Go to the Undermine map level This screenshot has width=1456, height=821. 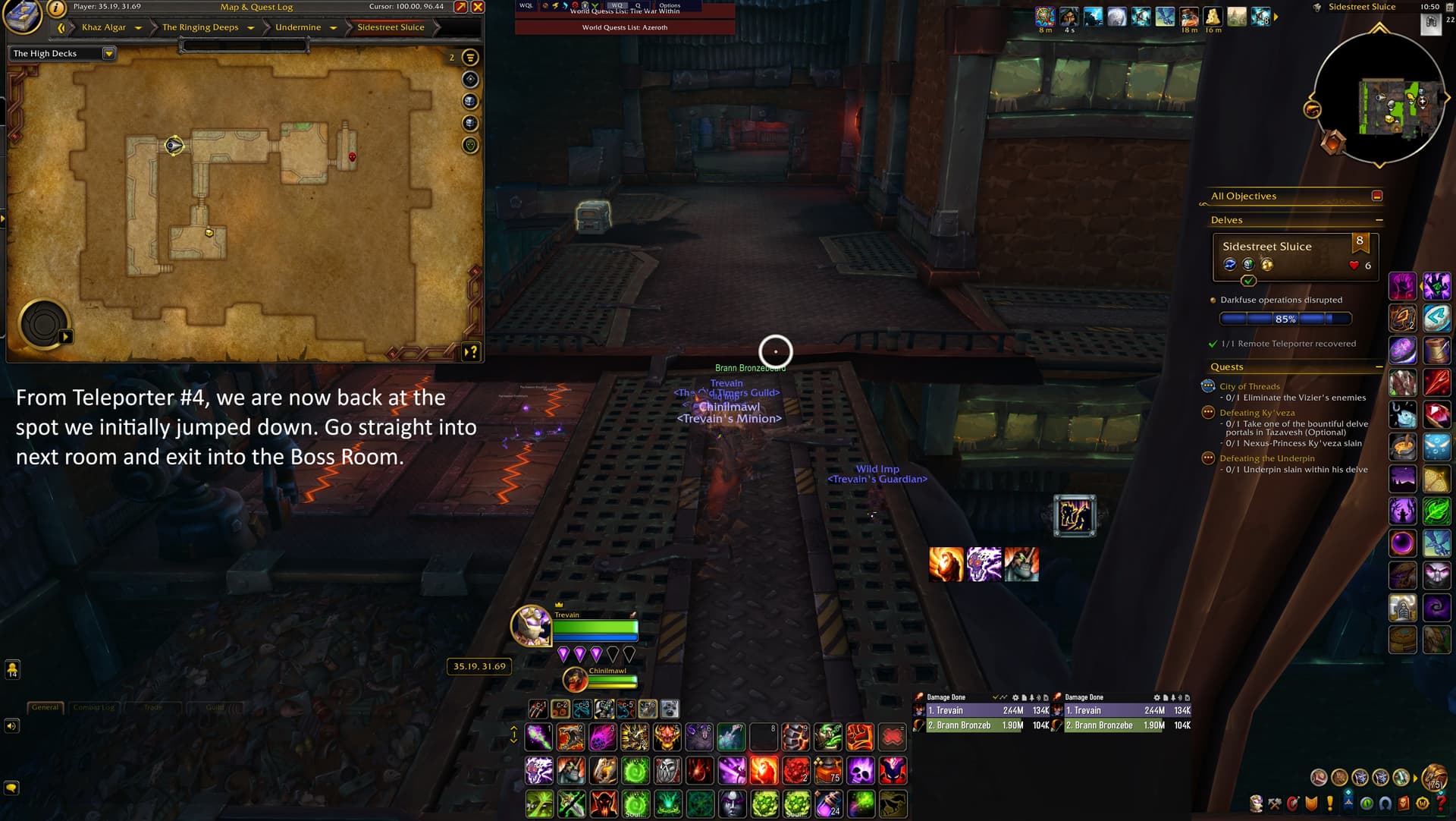[298, 27]
